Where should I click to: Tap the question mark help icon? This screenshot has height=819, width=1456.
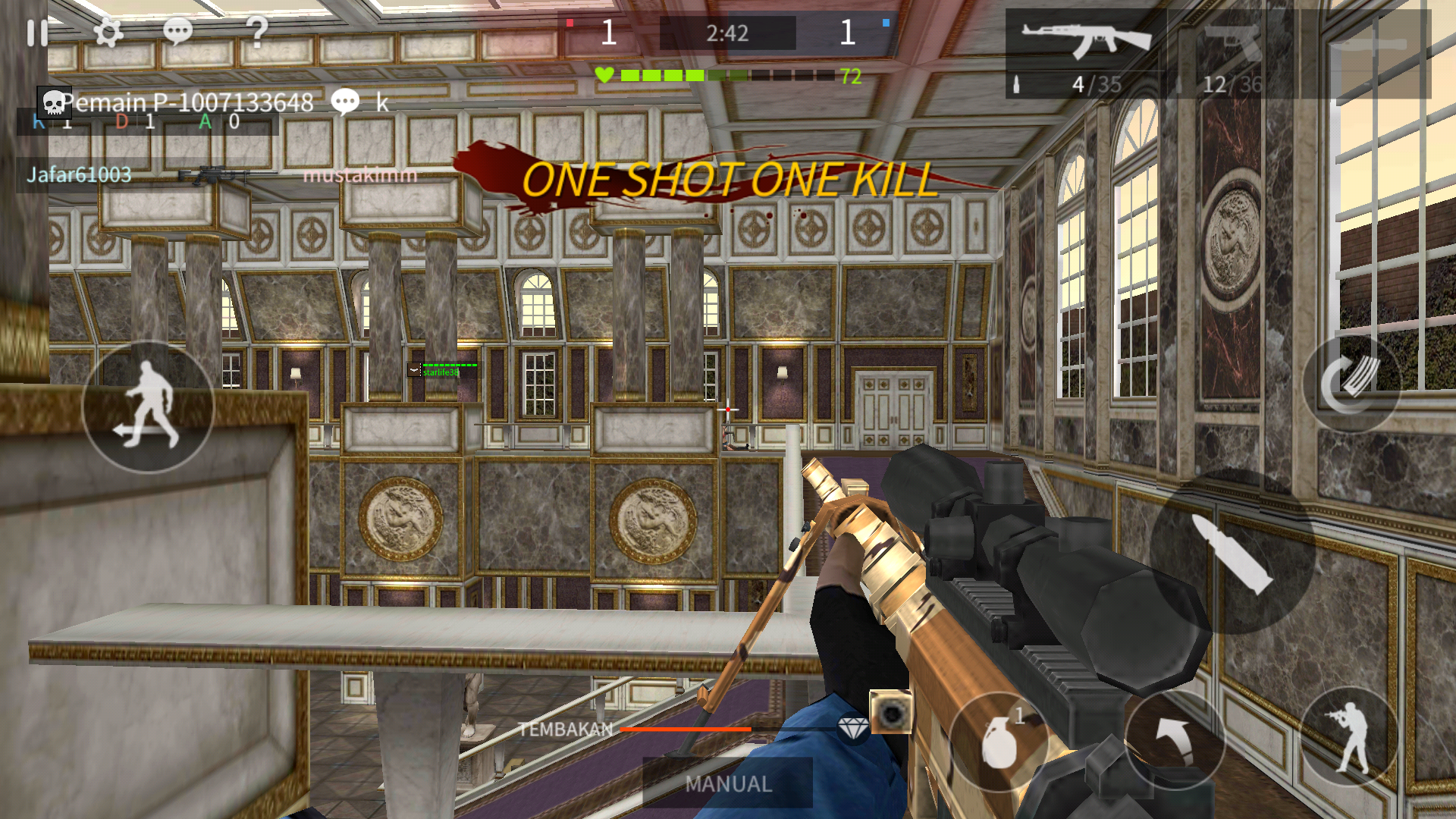pos(257,32)
